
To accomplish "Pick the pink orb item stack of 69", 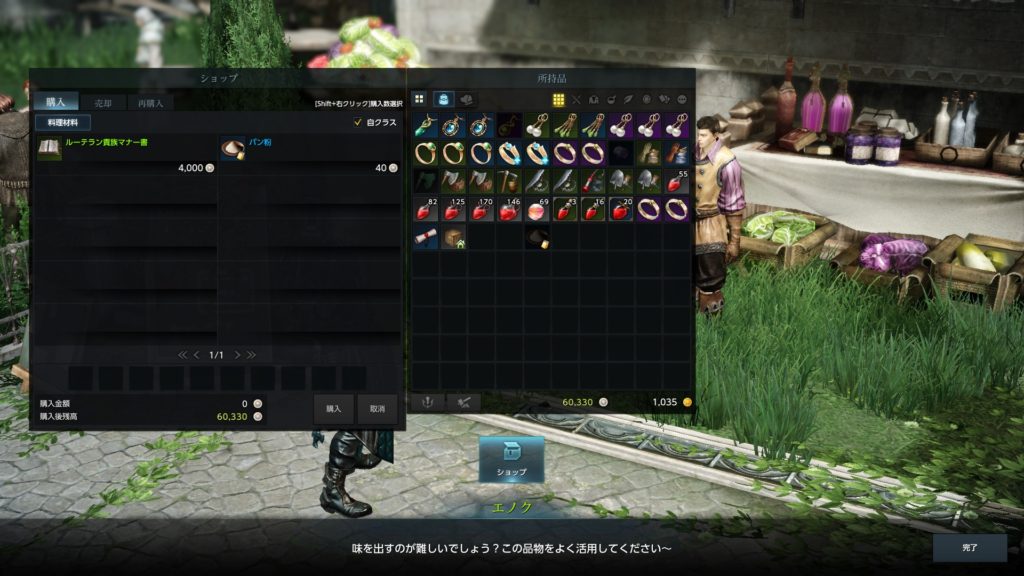I will click(x=538, y=209).
